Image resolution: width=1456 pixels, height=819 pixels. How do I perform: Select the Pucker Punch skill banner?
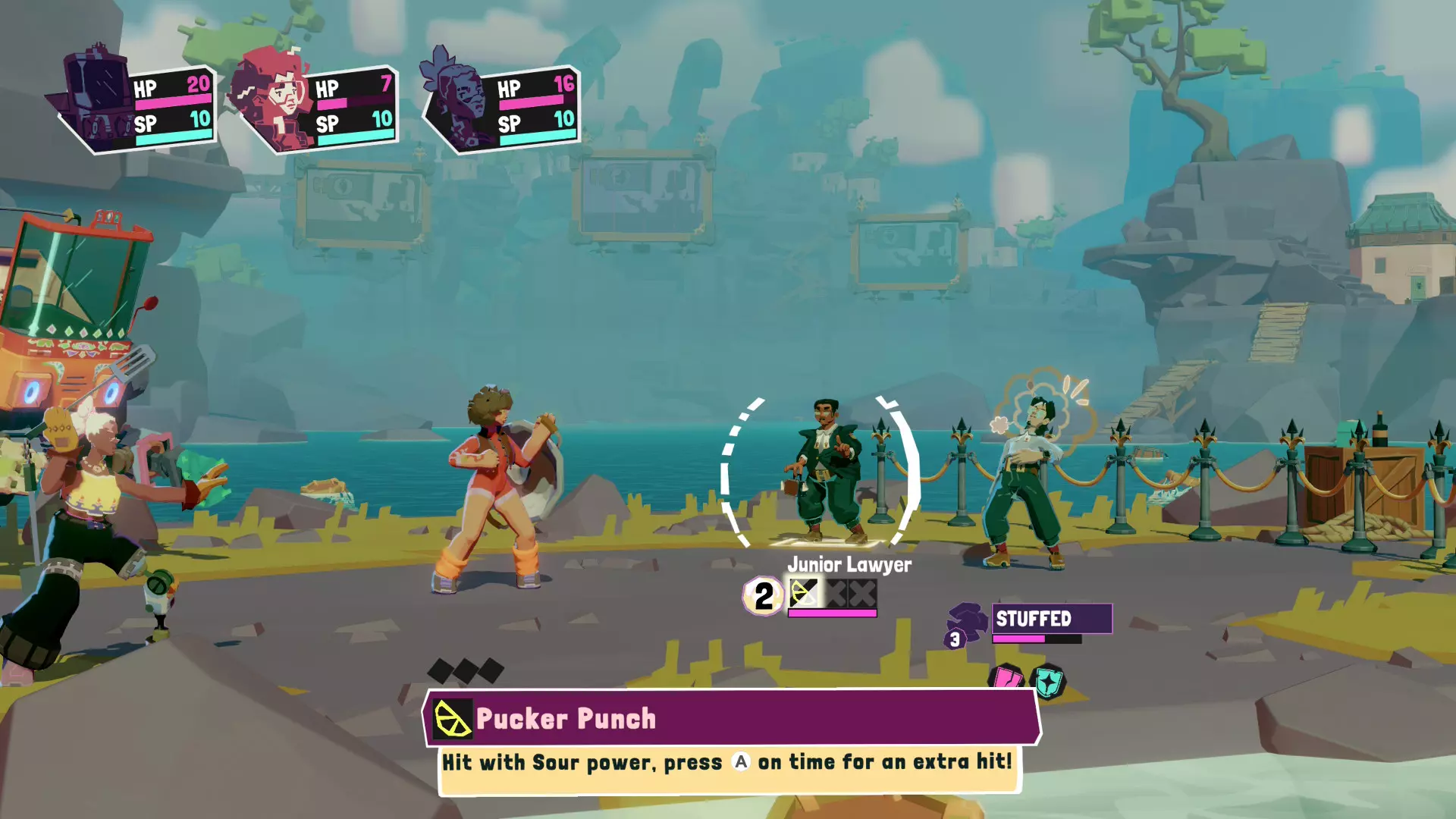[x=732, y=717]
